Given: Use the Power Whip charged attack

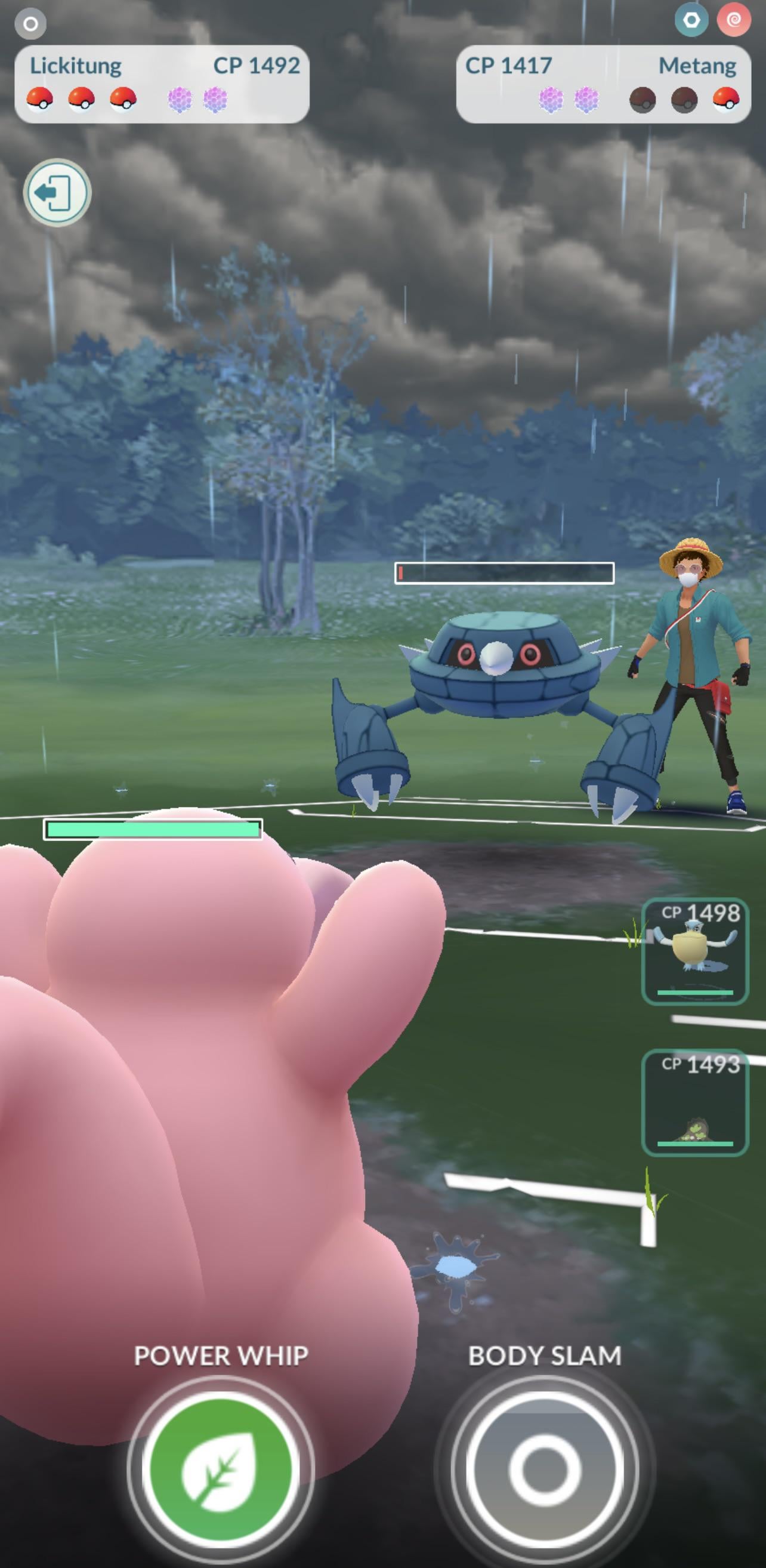Looking at the screenshot, I should pyautogui.click(x=220, y=1470).
